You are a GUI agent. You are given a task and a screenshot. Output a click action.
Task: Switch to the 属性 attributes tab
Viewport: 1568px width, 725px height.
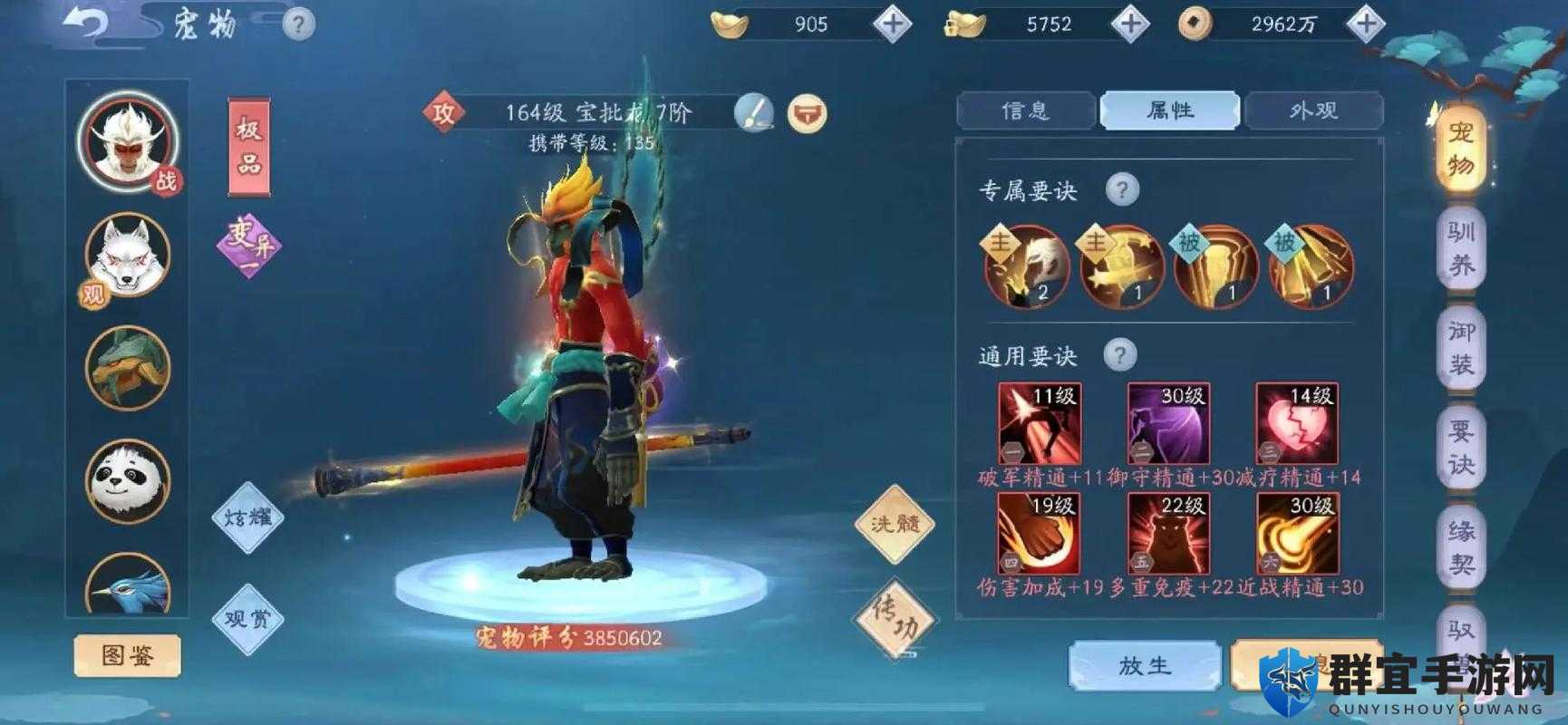pyautogui.click(x=1168, y=111)
